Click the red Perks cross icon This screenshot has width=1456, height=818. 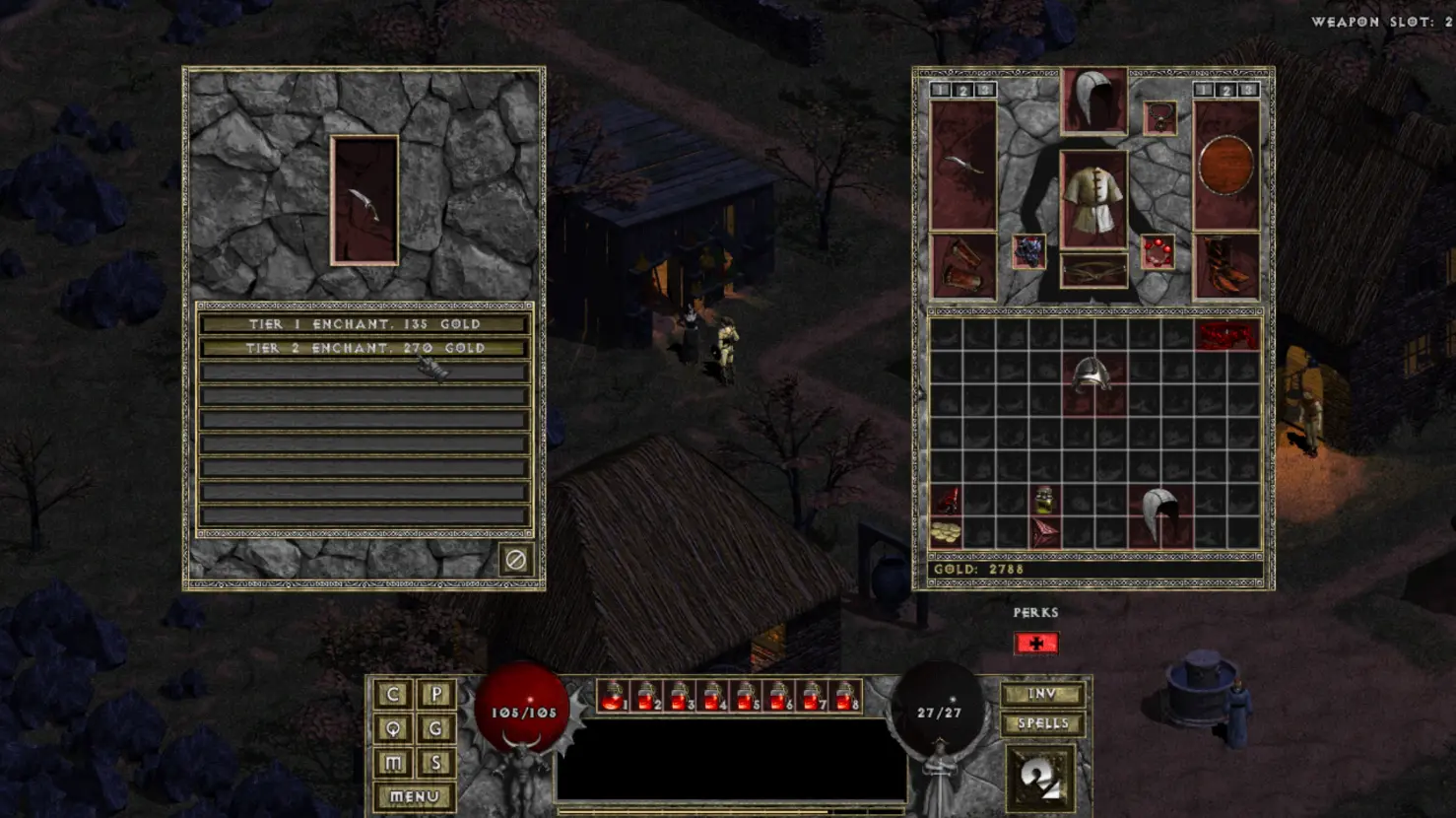coord(1035,644)
